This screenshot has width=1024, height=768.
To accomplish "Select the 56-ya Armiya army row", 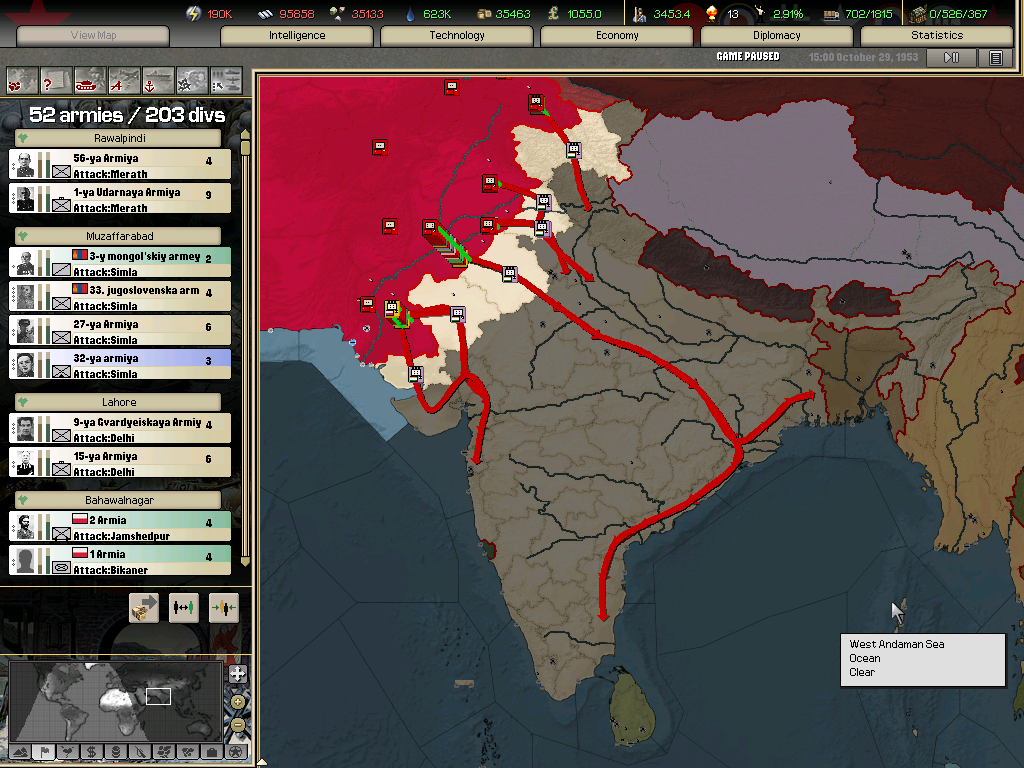I will coord(120,164).
